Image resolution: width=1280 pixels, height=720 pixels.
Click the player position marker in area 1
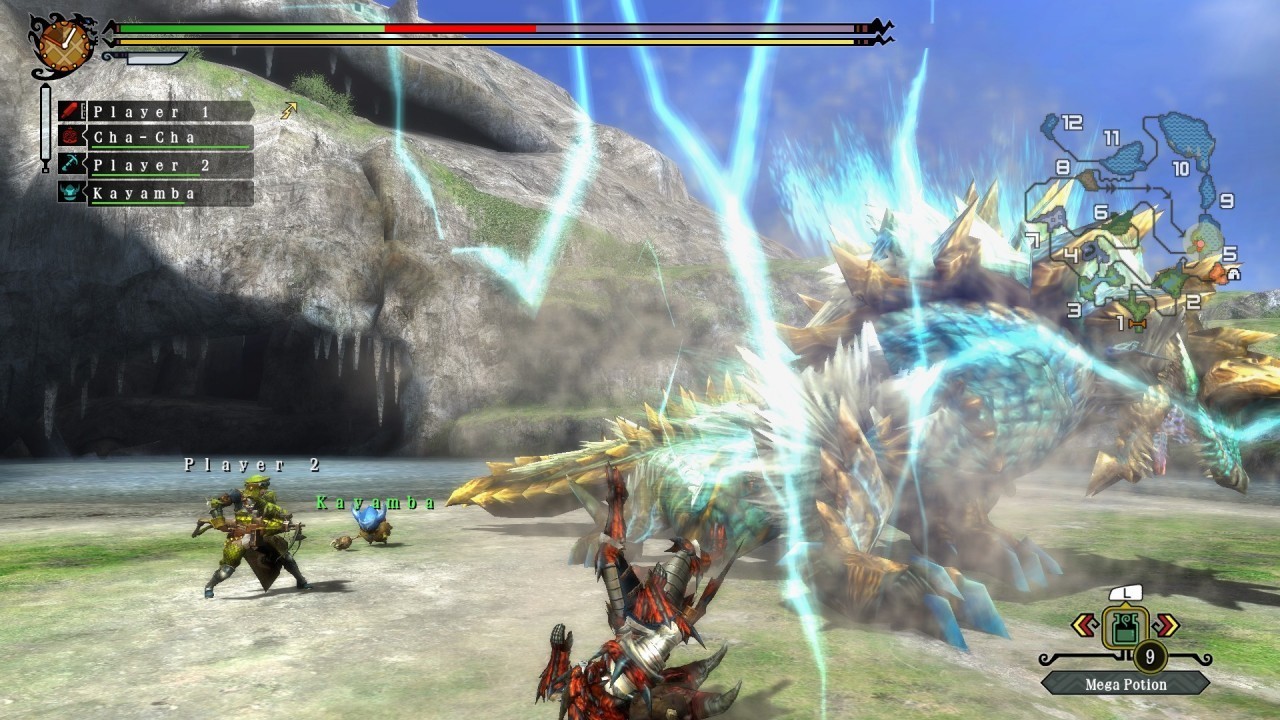click(x=1136, y=323)
